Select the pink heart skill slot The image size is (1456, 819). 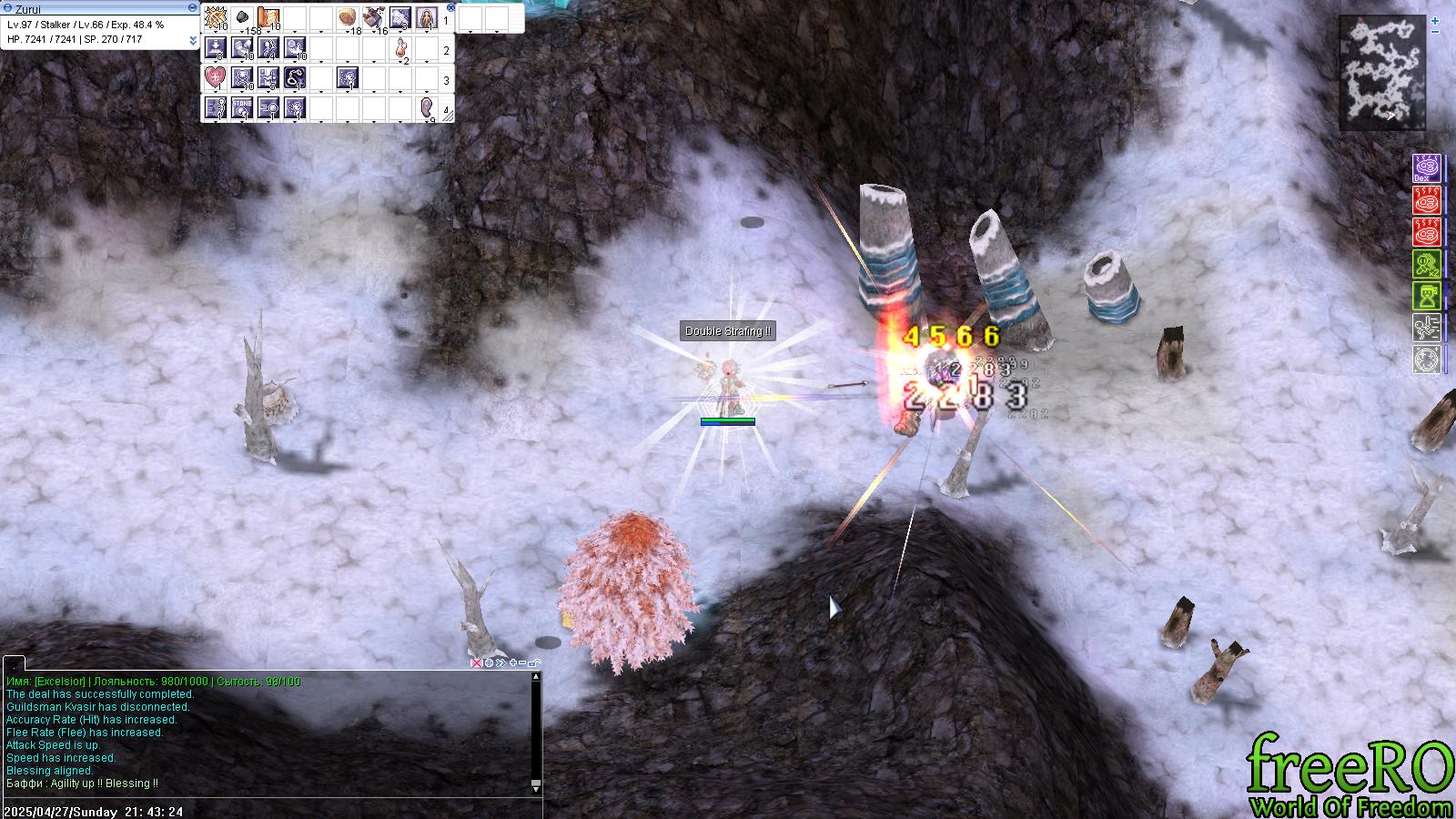(215, 79)
